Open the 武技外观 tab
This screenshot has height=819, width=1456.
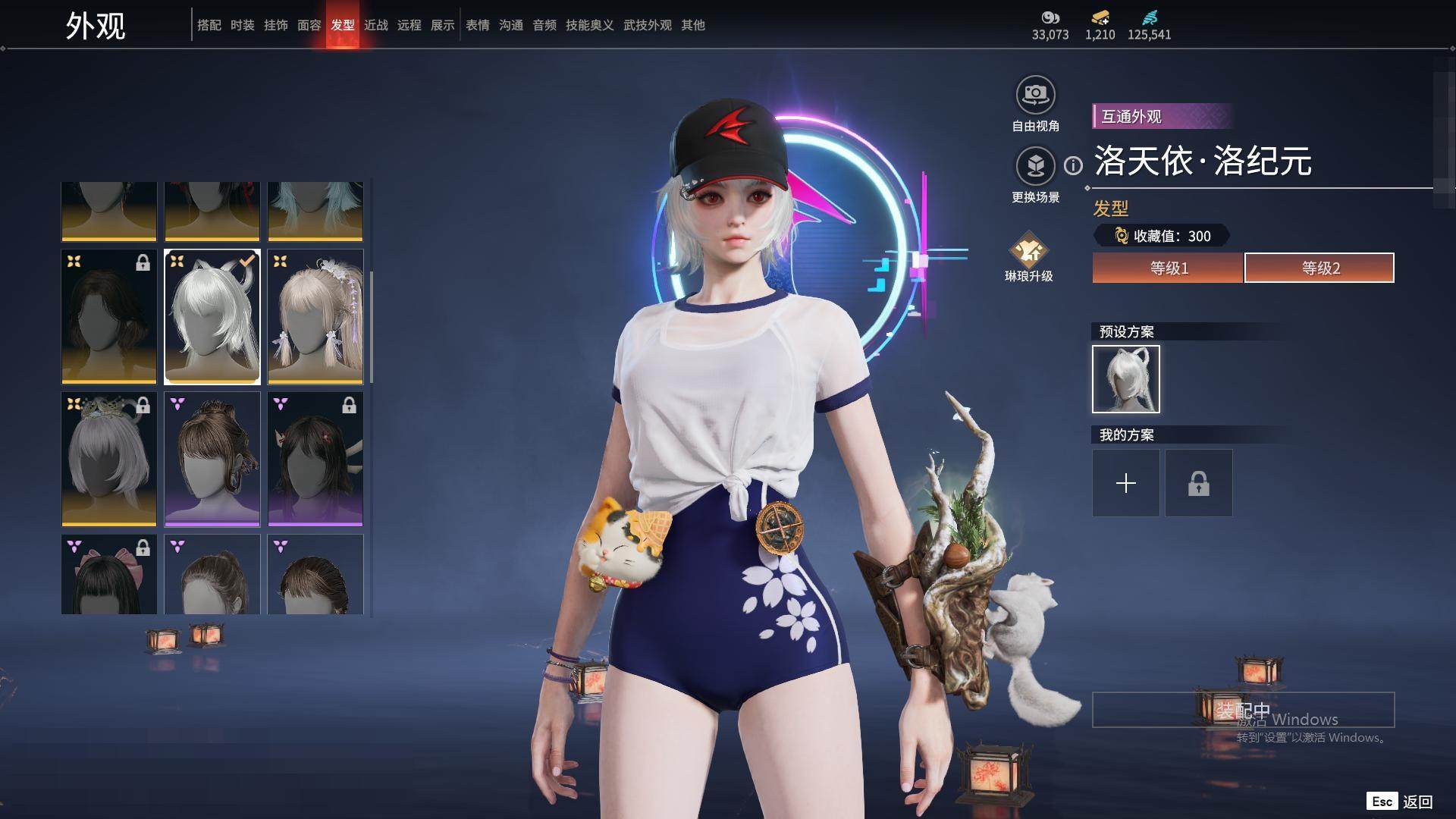pyautogui.click(x=647, y=25)
